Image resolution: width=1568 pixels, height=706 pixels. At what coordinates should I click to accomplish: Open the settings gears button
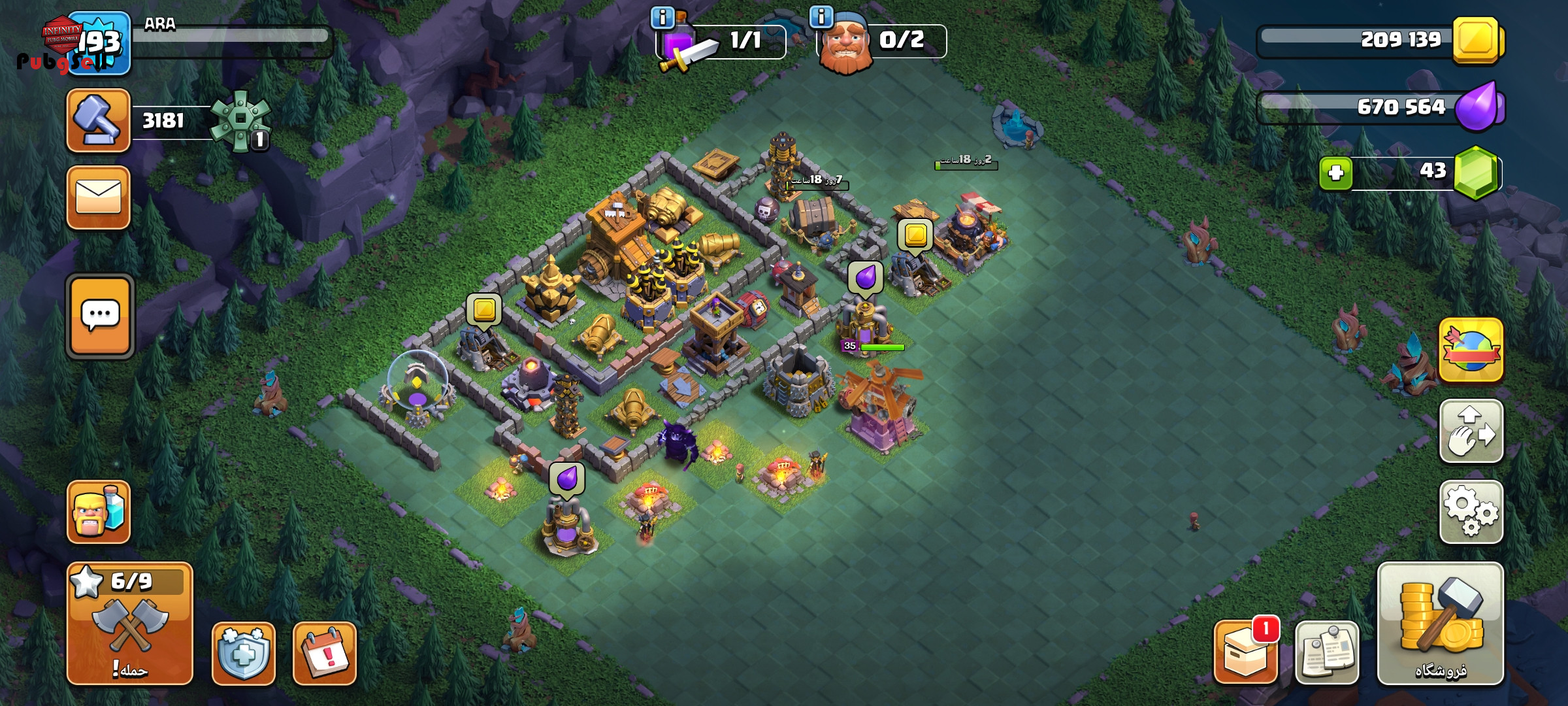coord(1471,512)
